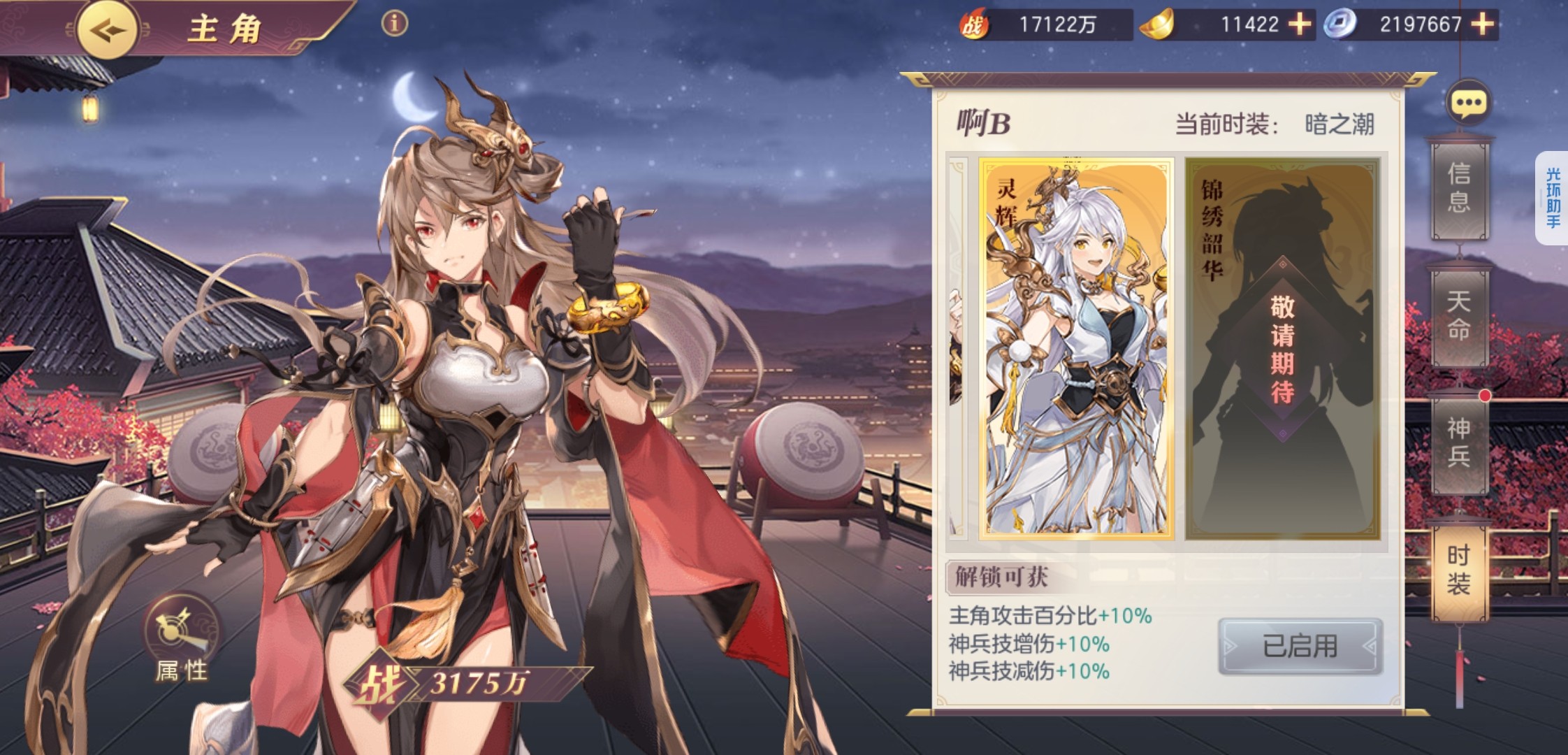Go back with the golden arrow button
Image resolution: width=1568 pixels, height=755 pixels.
pyautogui.click(x=106, y=30)
